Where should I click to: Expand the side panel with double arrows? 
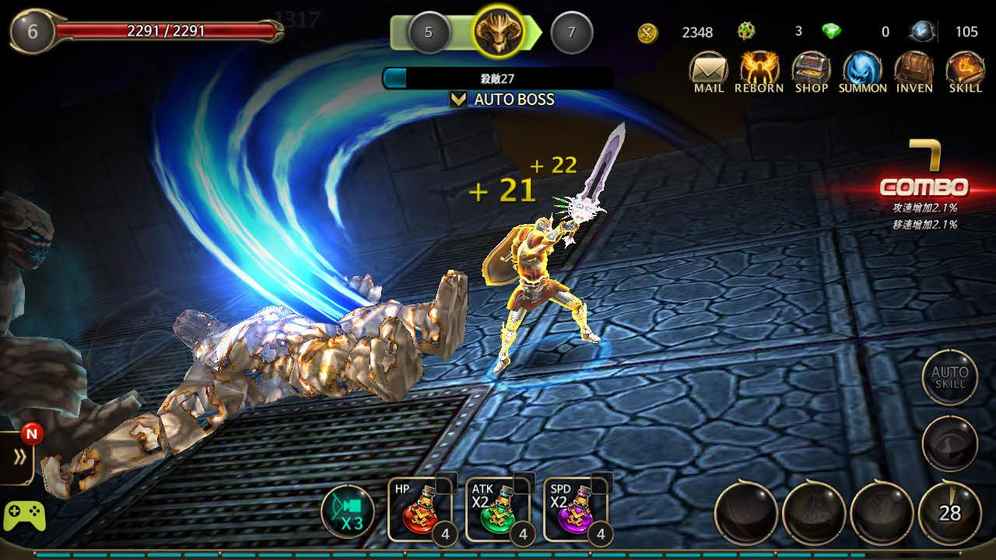click(17, 458)
